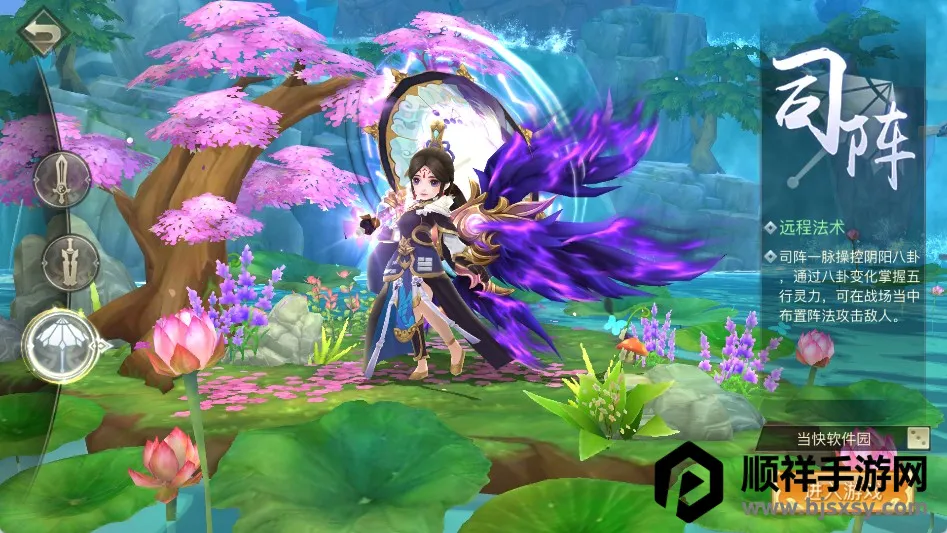Image resolution: width=947 pixels, height=533 pixels.
Task: Click the orange 进入游戏 enter game button
Action: coord(846,494)
